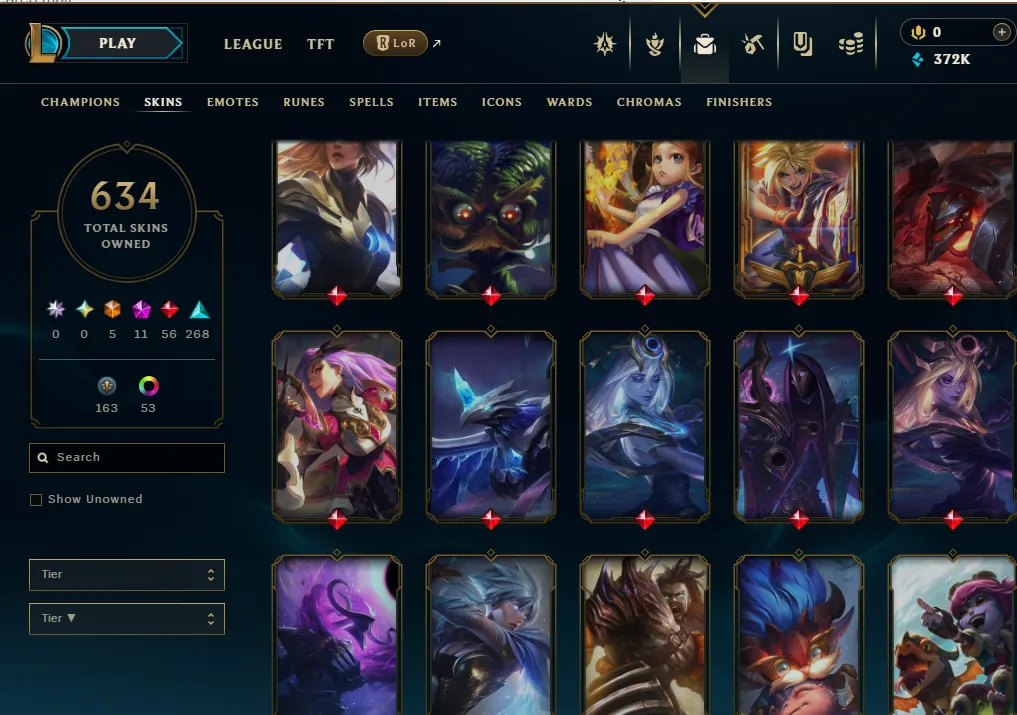
Task: Switch to the WARDS tab
Action: pos(569,102)
